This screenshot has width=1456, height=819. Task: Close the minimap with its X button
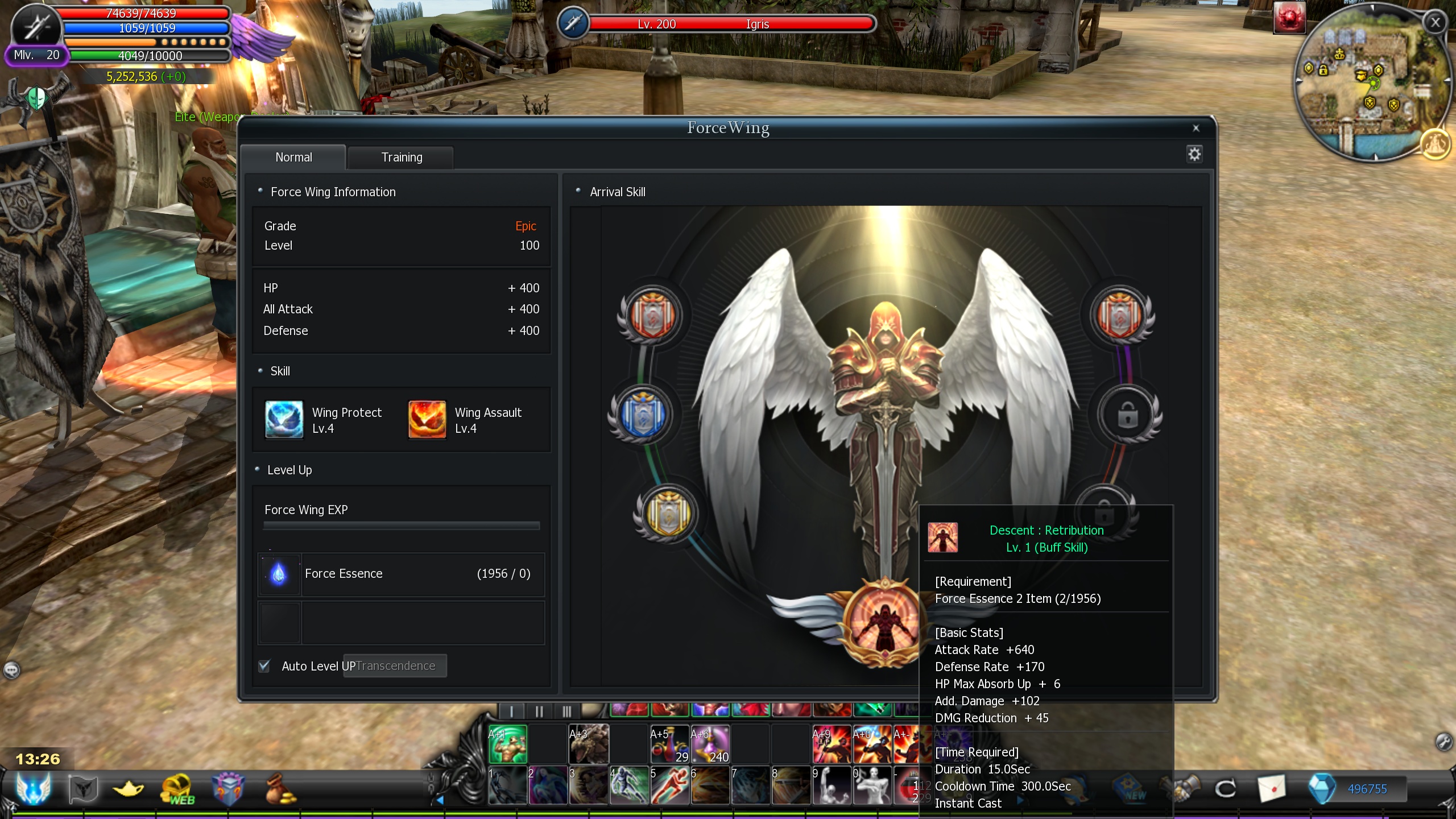1435,23
